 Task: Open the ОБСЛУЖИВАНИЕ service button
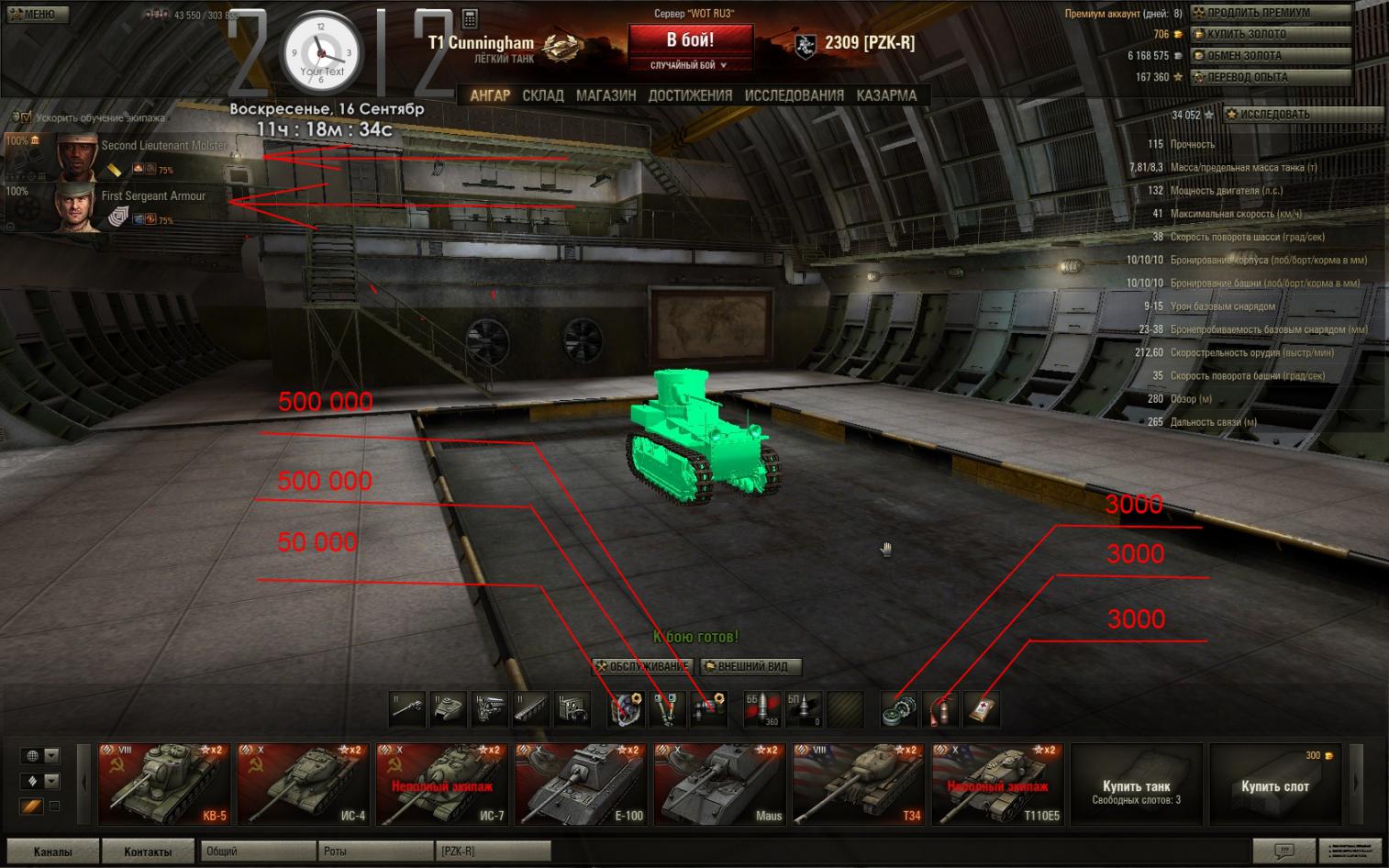click(642, 666)
